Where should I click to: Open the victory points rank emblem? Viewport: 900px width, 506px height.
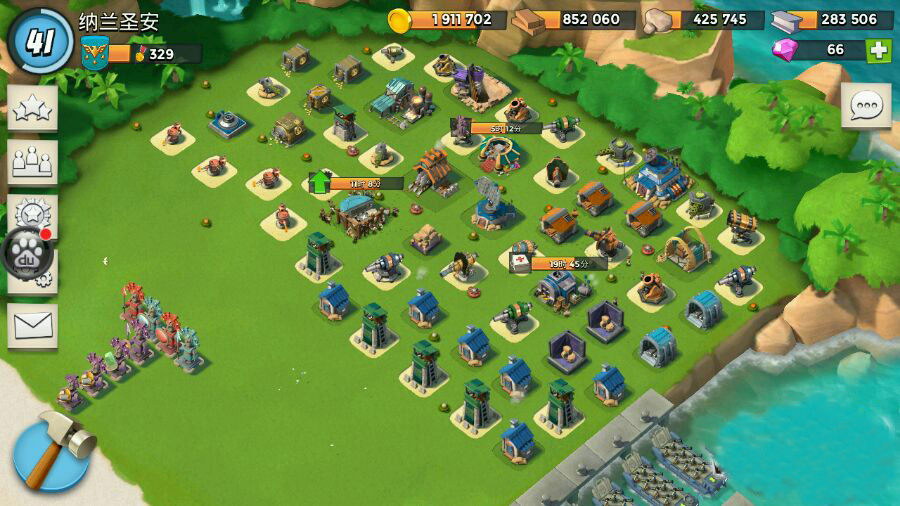tap(95, 50)
